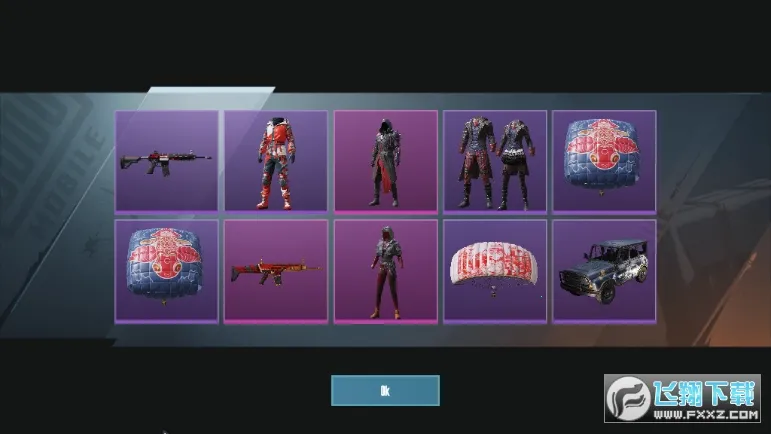Select the black hooded cloak outfit

tap(385, 160)
